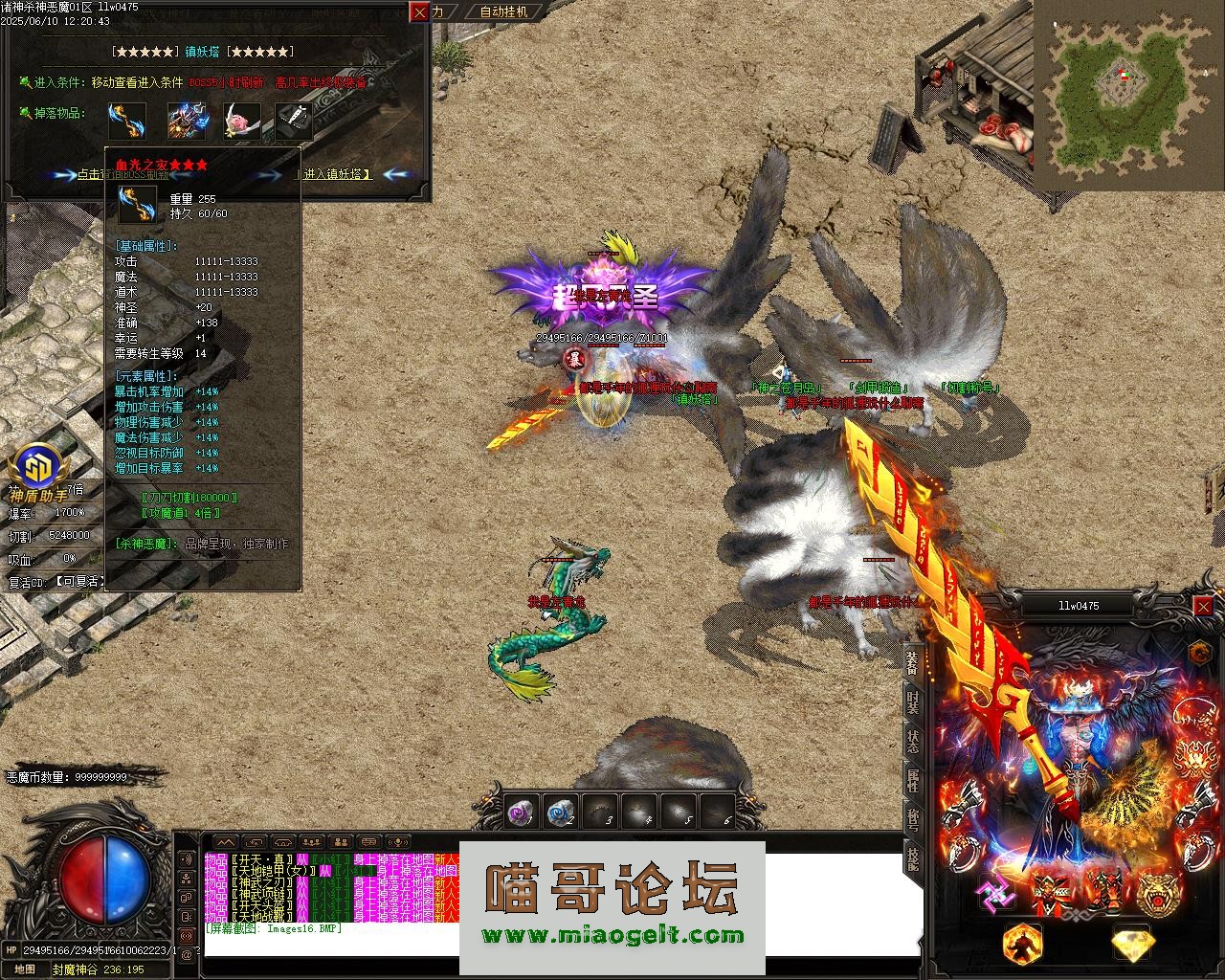The height and width of the screenshot is (980, 1225).
Task: Close the 镇妖塔 dungeon info panel
Action: click(419, 11)
